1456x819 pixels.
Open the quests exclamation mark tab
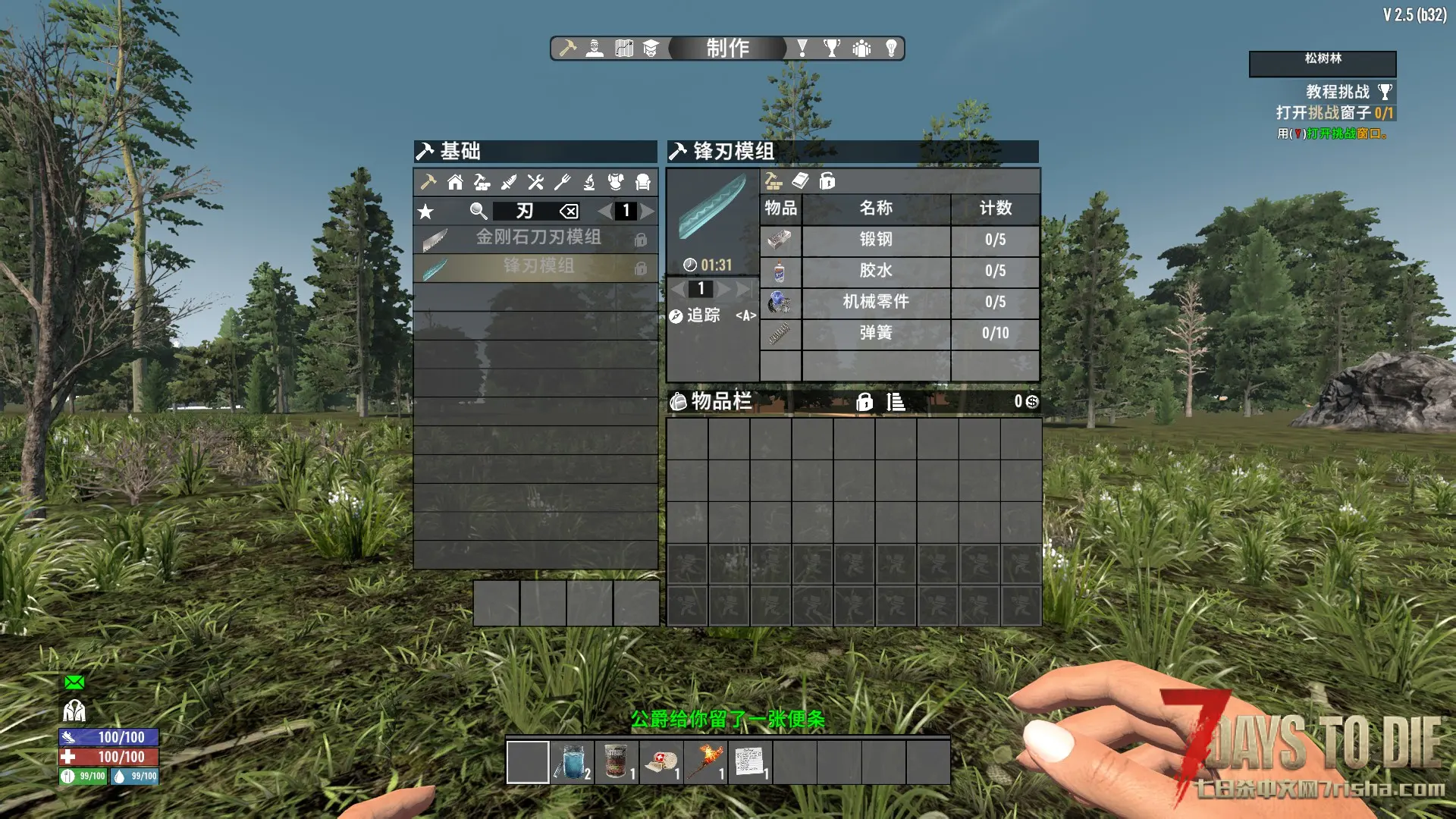click(802, 49)
